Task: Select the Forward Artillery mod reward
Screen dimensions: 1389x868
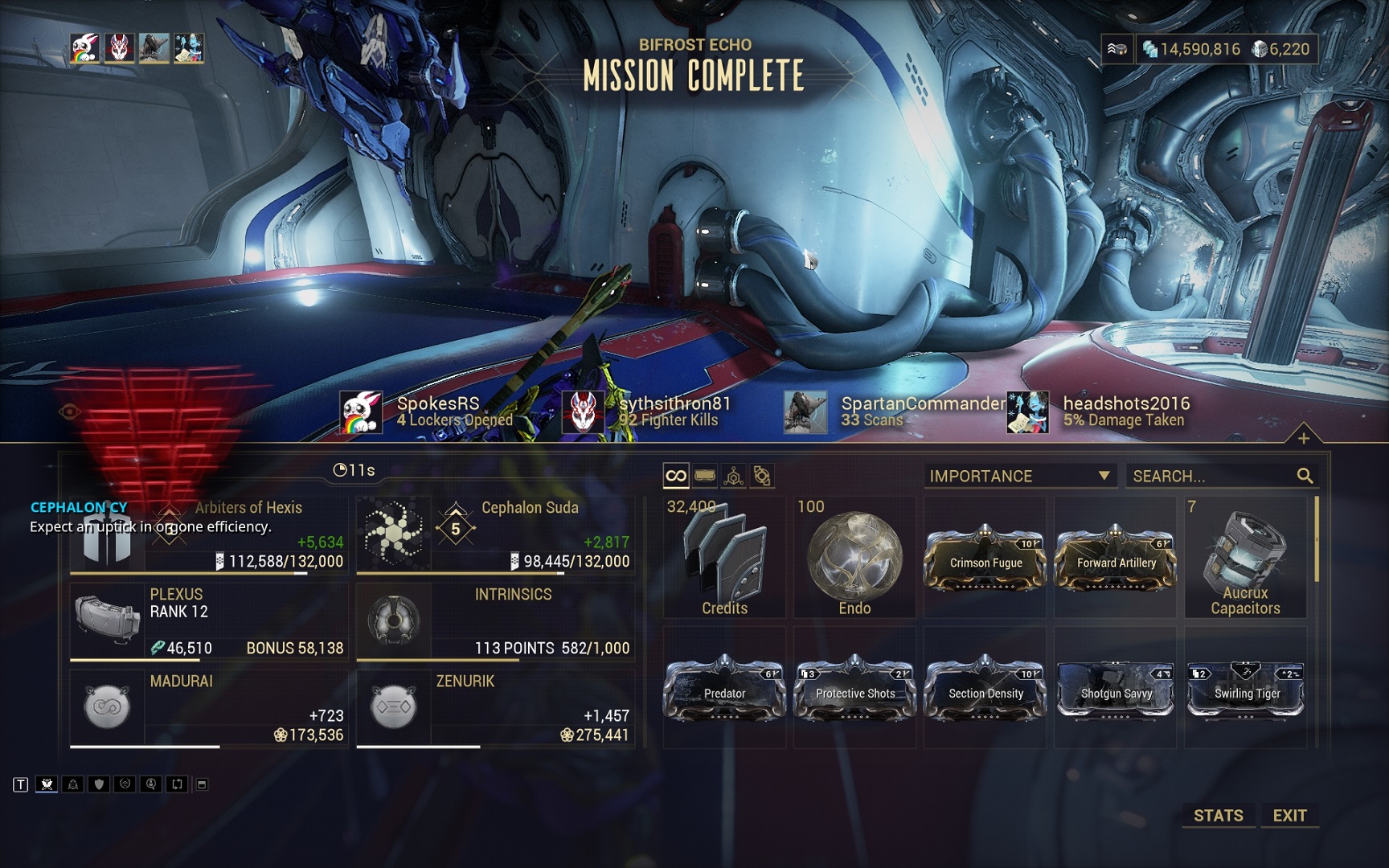Action: 1116,559
